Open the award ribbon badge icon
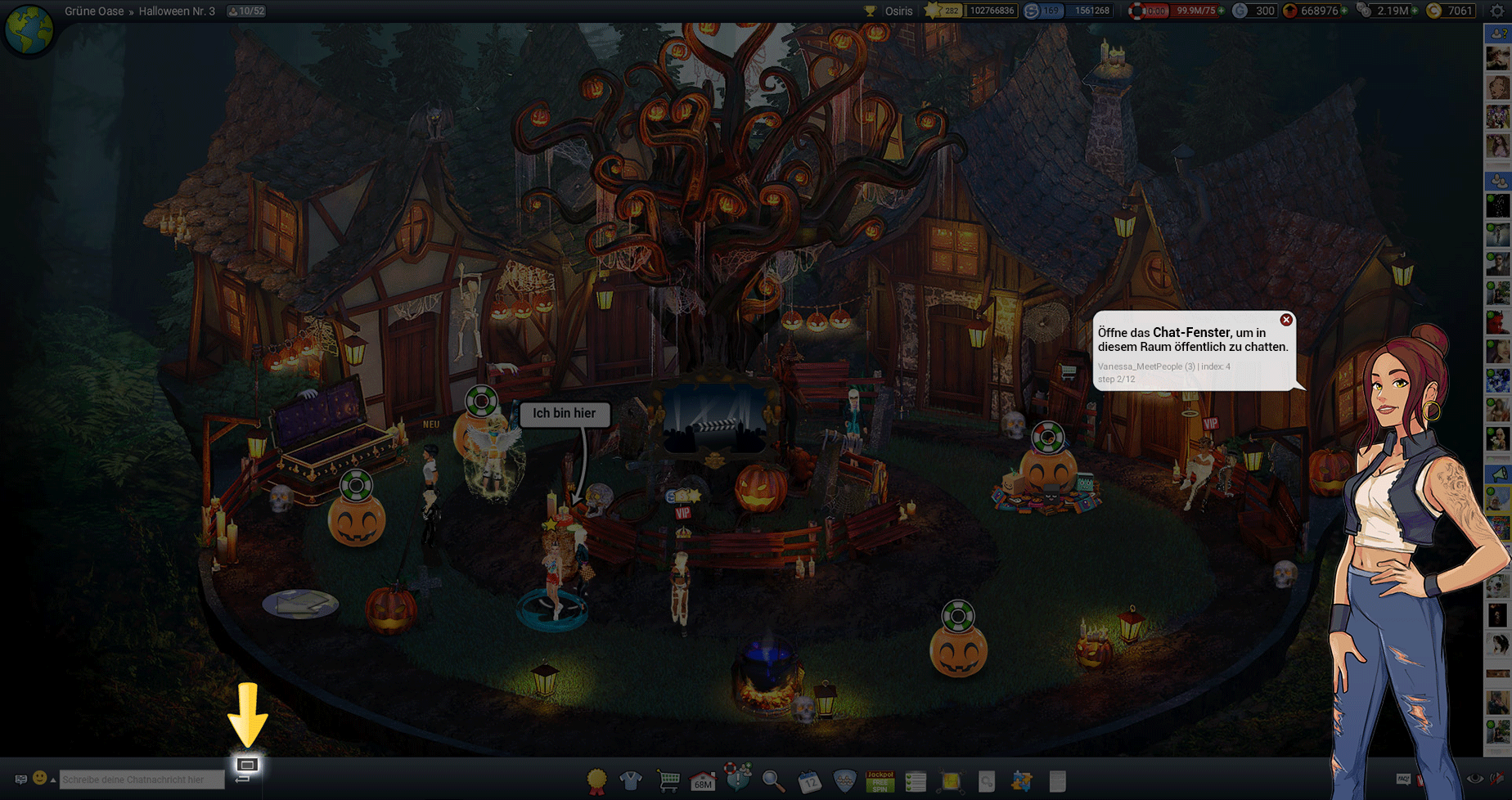The image size is (1512, 800). (x=597, y=781)
